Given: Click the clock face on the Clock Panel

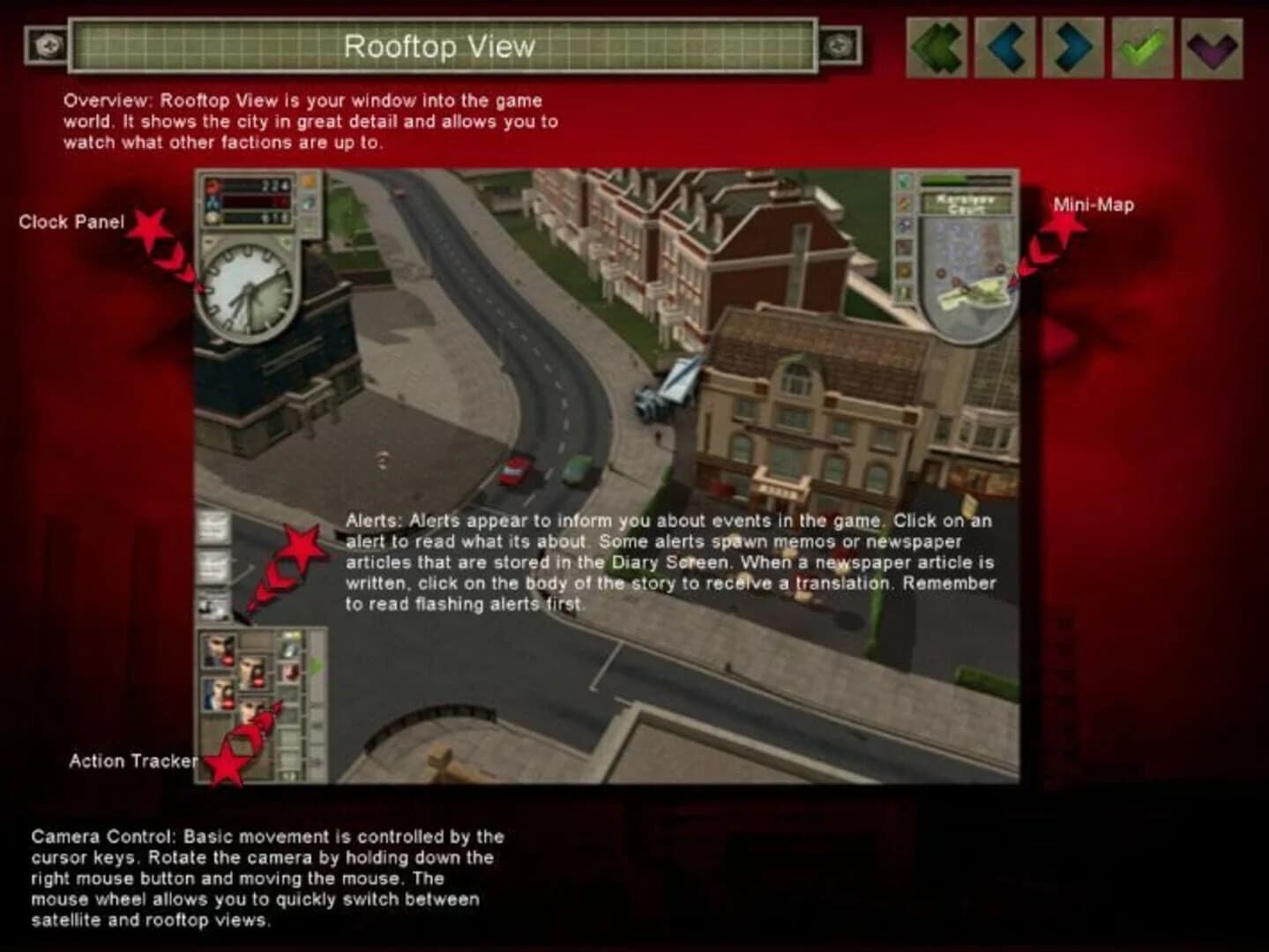Looking at the screenshot, I should tap(249, 289).
